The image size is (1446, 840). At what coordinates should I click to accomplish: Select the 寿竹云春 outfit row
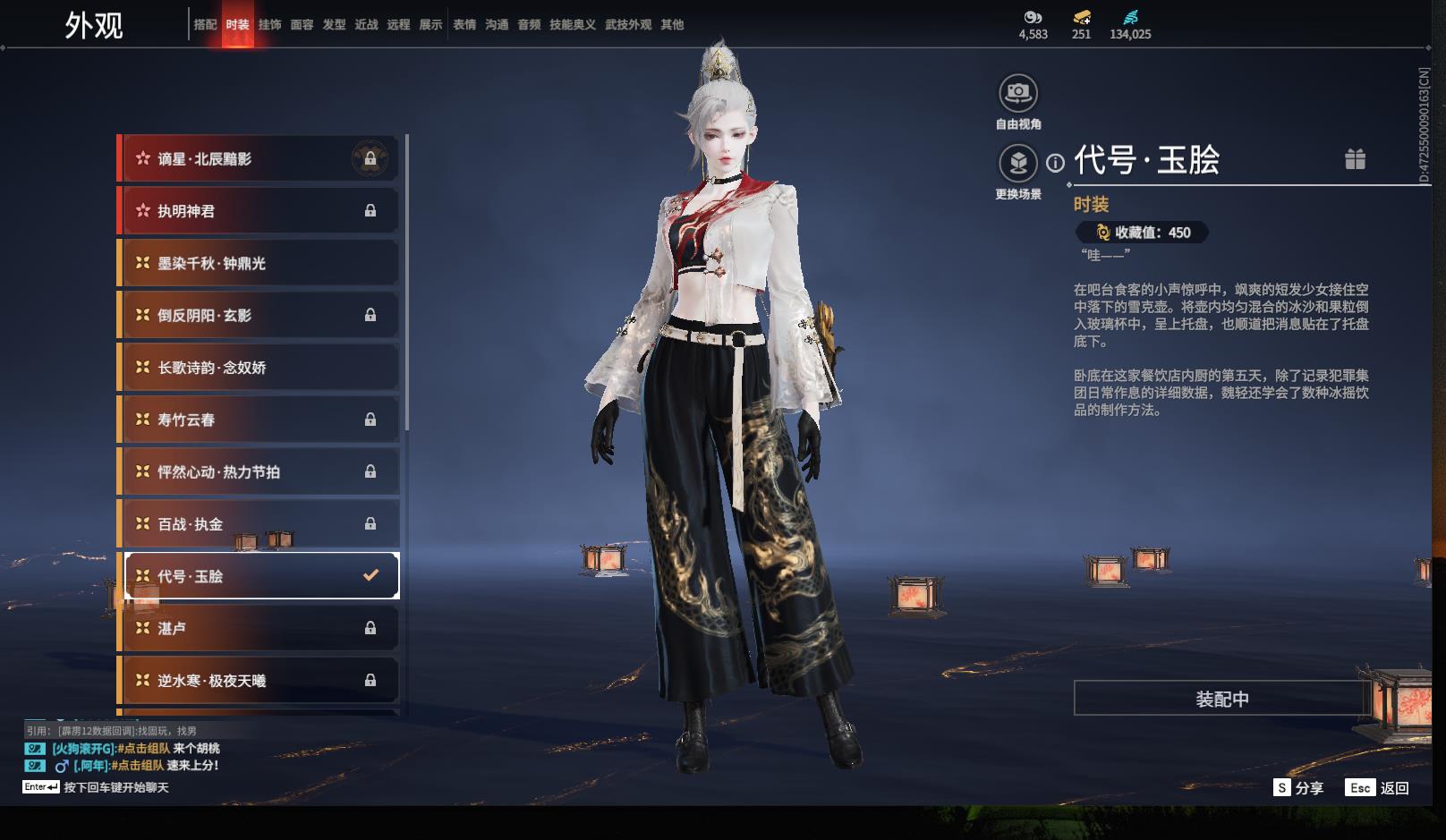click(259, 420)
